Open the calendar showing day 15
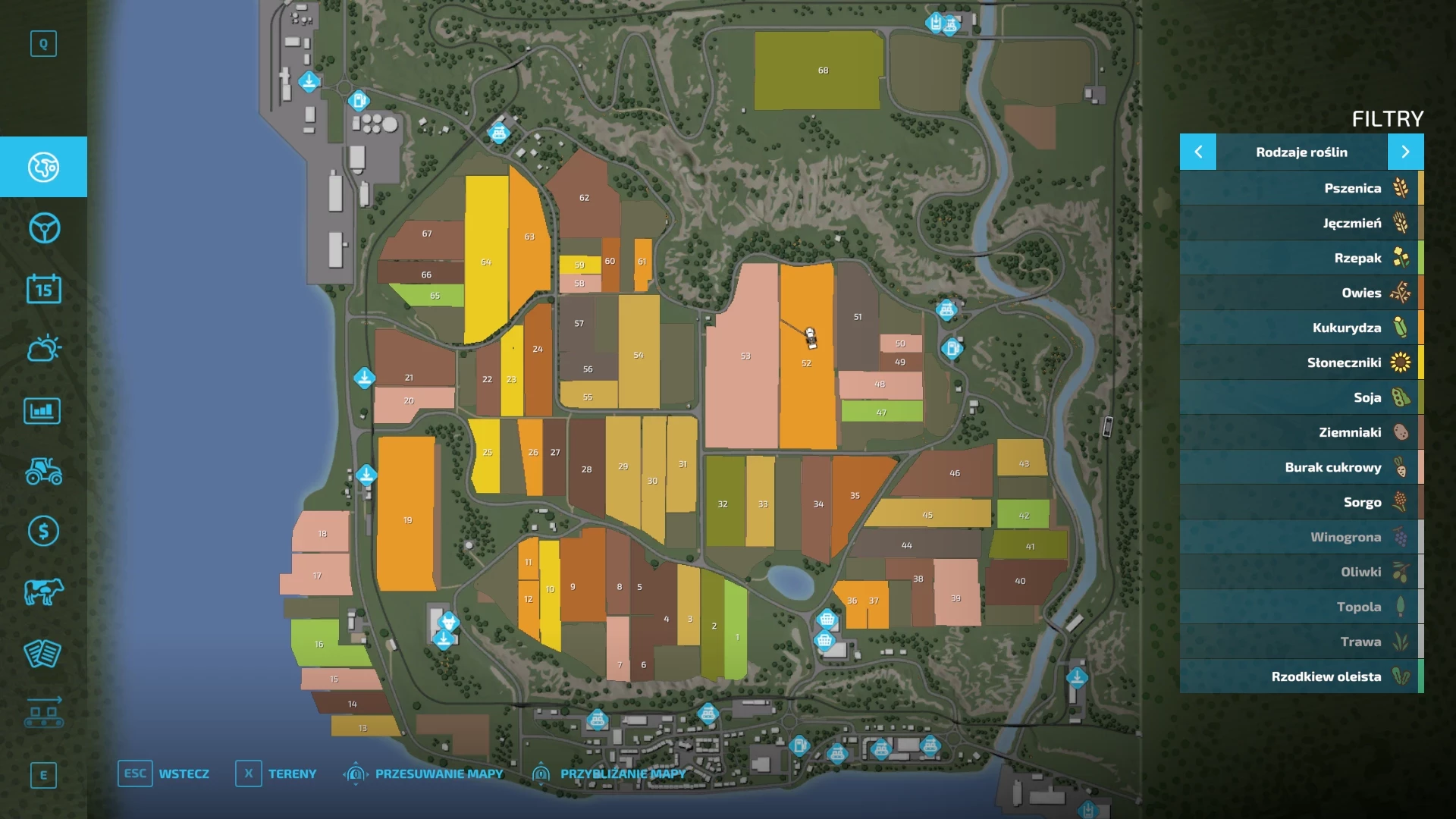 pyautogui.click(x=43, y=289)
